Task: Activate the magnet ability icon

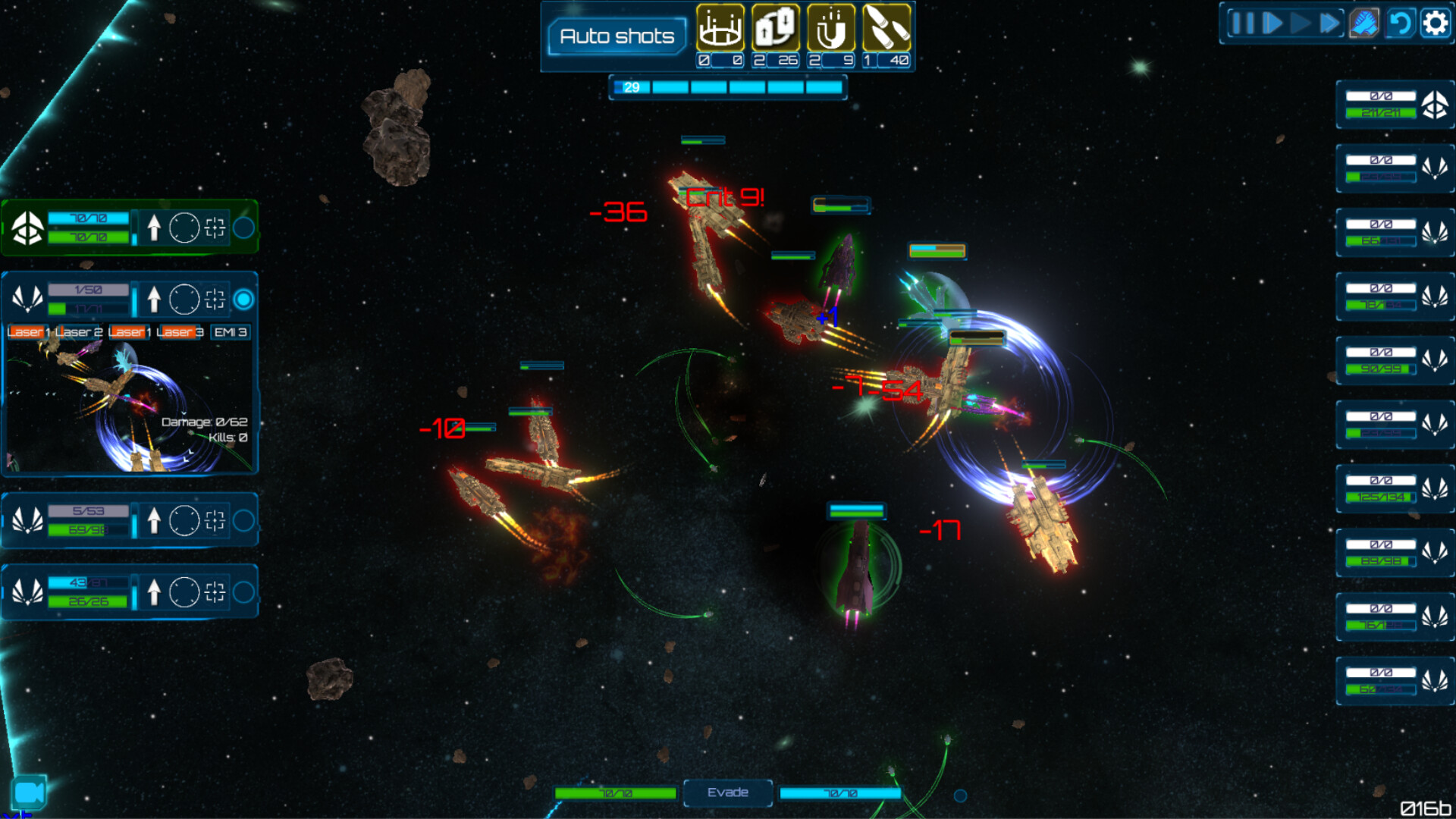Action: pos(830,28)
